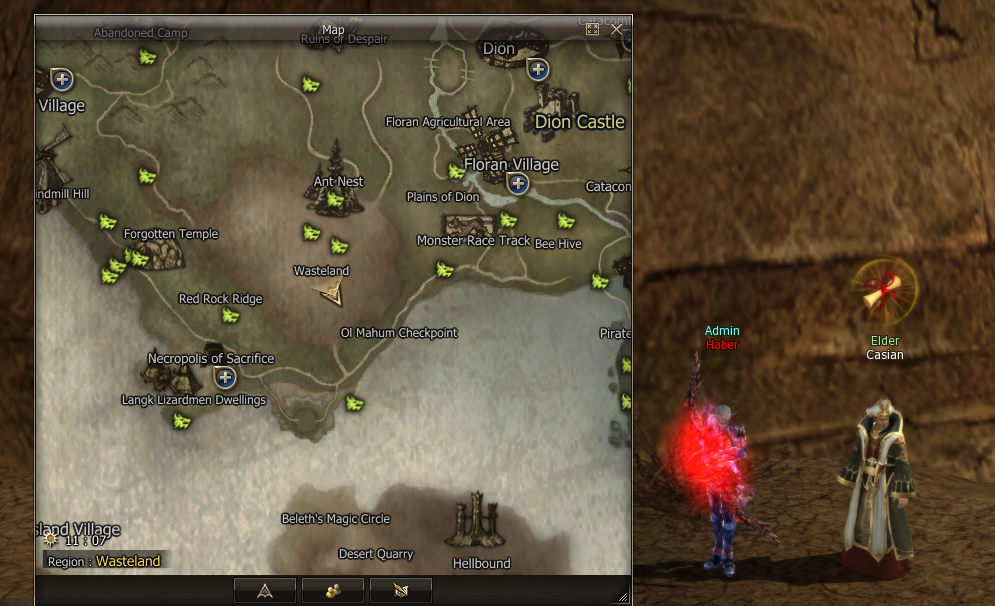995x606 pixels.
Task: Close the Map window
Action: coord(617,29)
